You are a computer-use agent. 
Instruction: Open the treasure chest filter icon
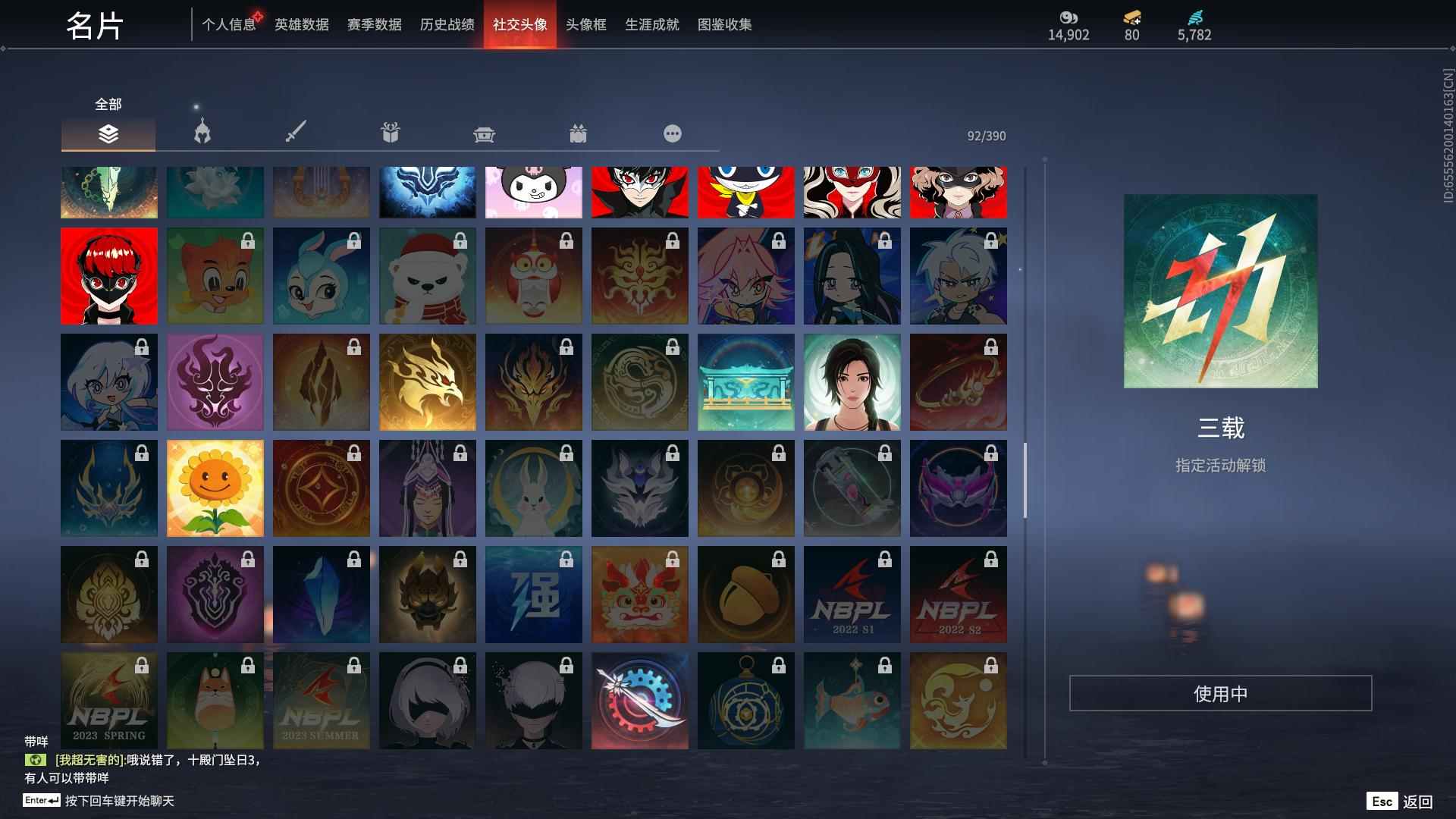[485, 133]
